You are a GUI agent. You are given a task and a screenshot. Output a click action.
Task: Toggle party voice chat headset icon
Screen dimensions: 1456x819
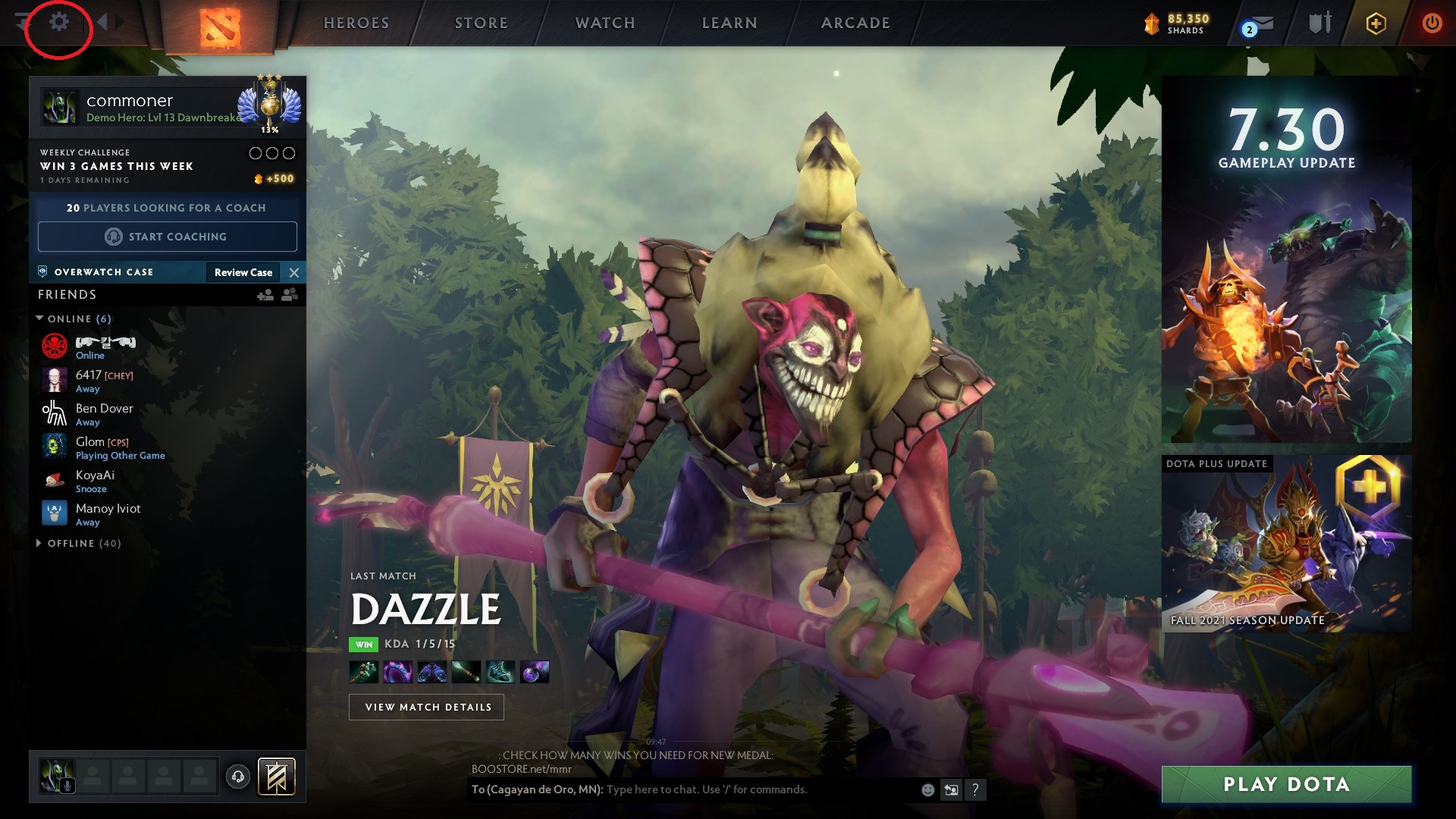pos(237,776)
